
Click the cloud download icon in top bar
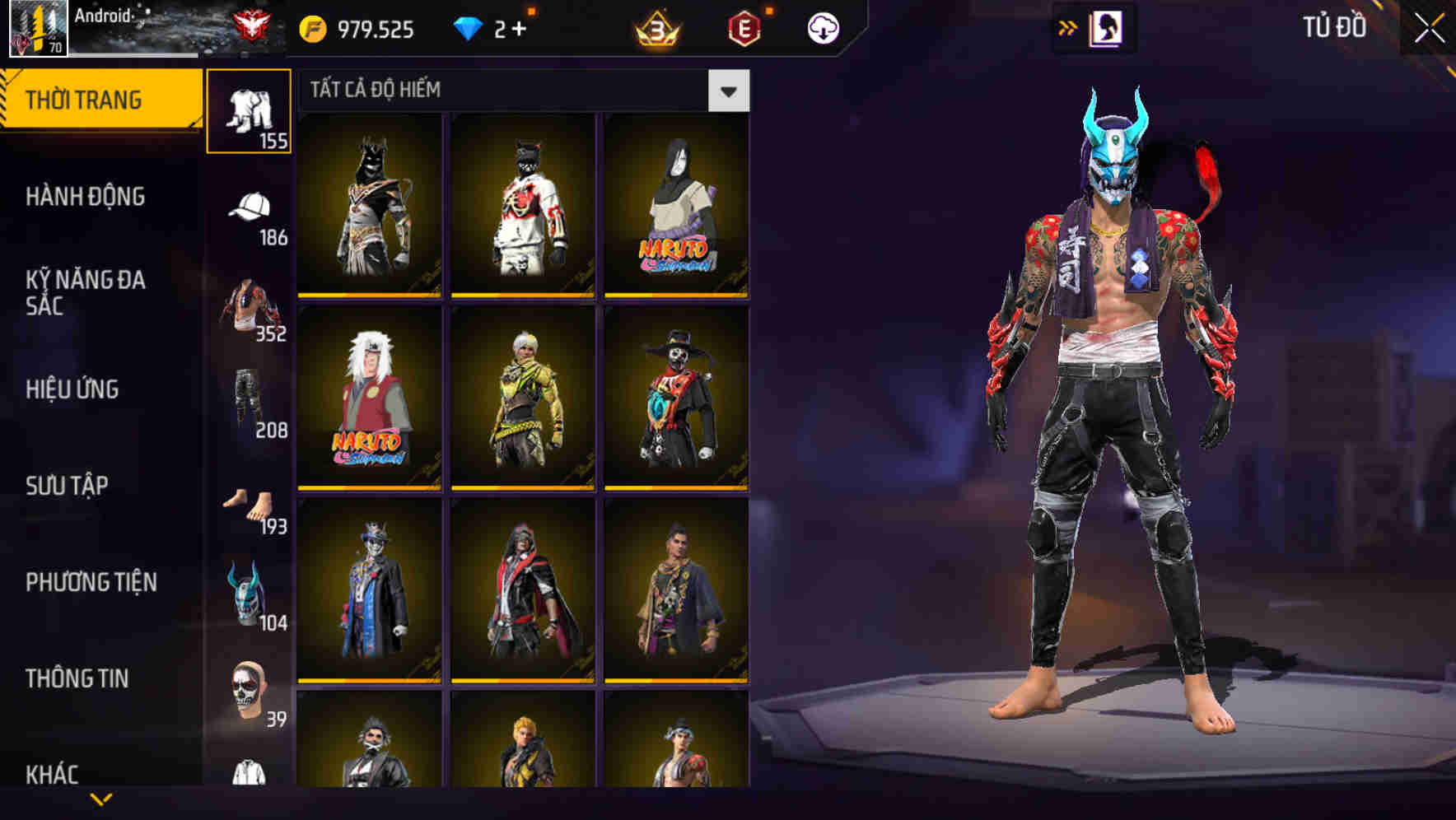(824, 26)
